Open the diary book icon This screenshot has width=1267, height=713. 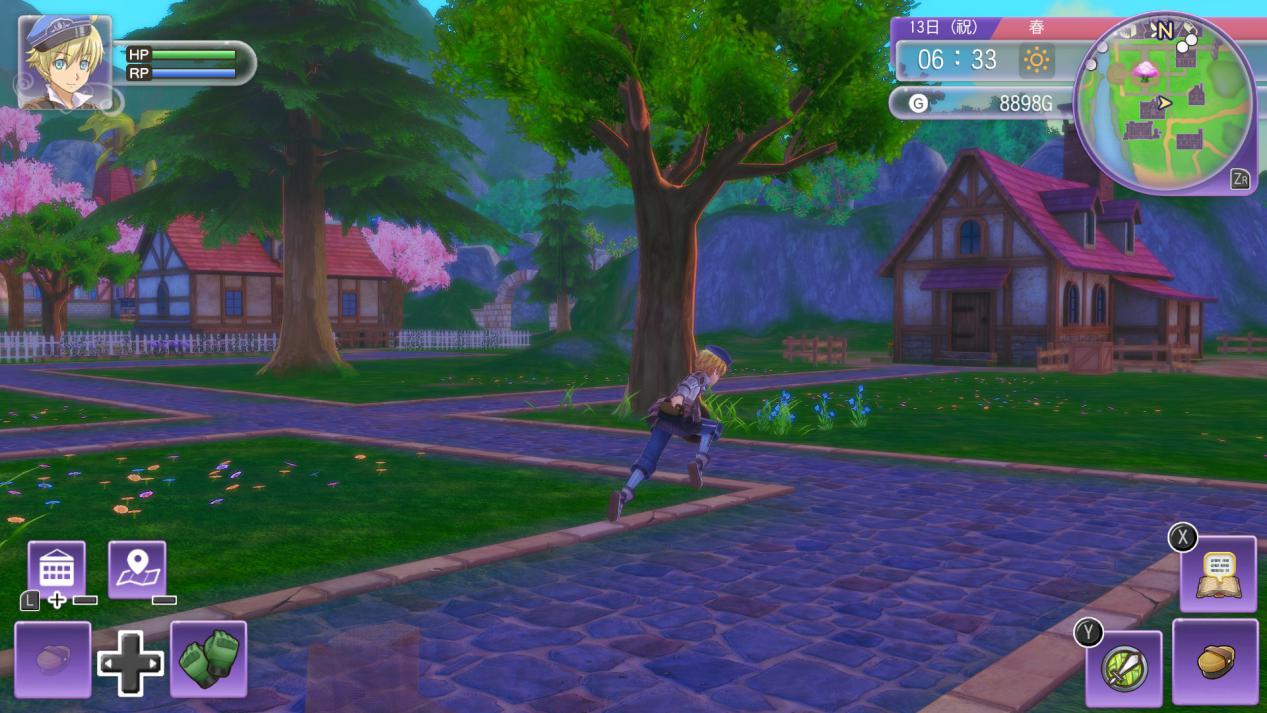(x=1217, y=574)
